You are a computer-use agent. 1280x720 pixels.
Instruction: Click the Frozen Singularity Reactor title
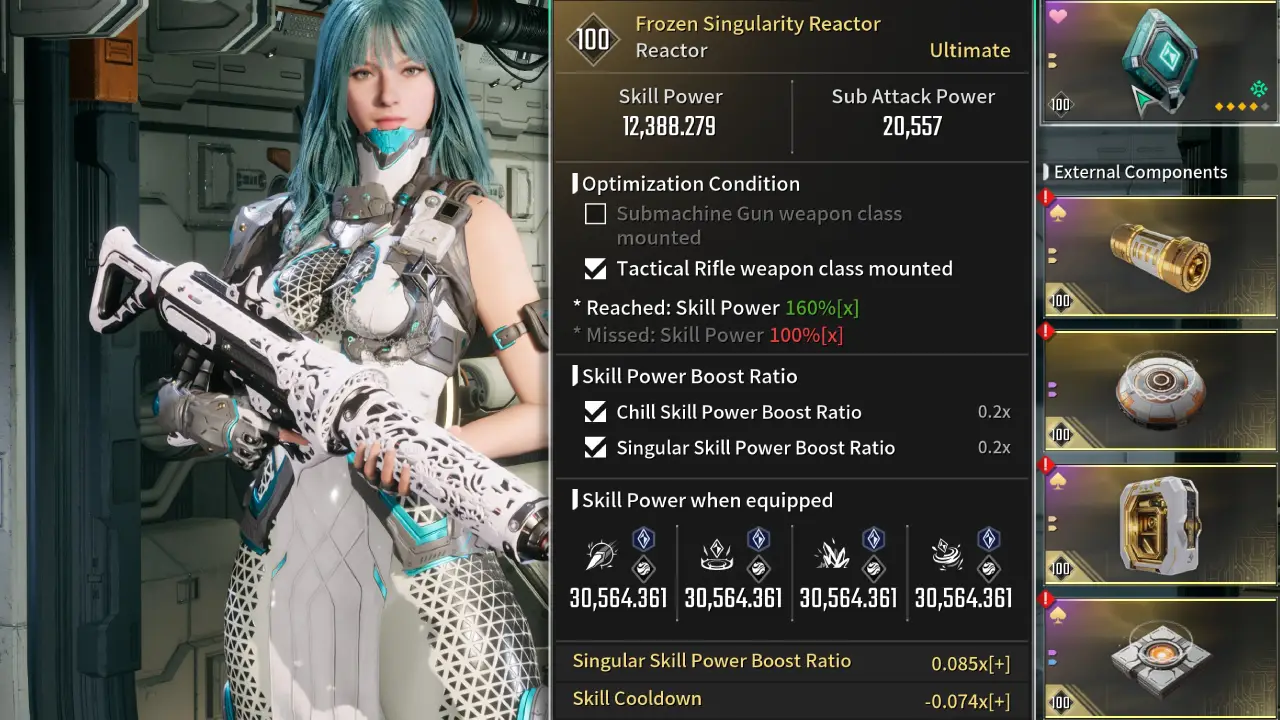758,23
